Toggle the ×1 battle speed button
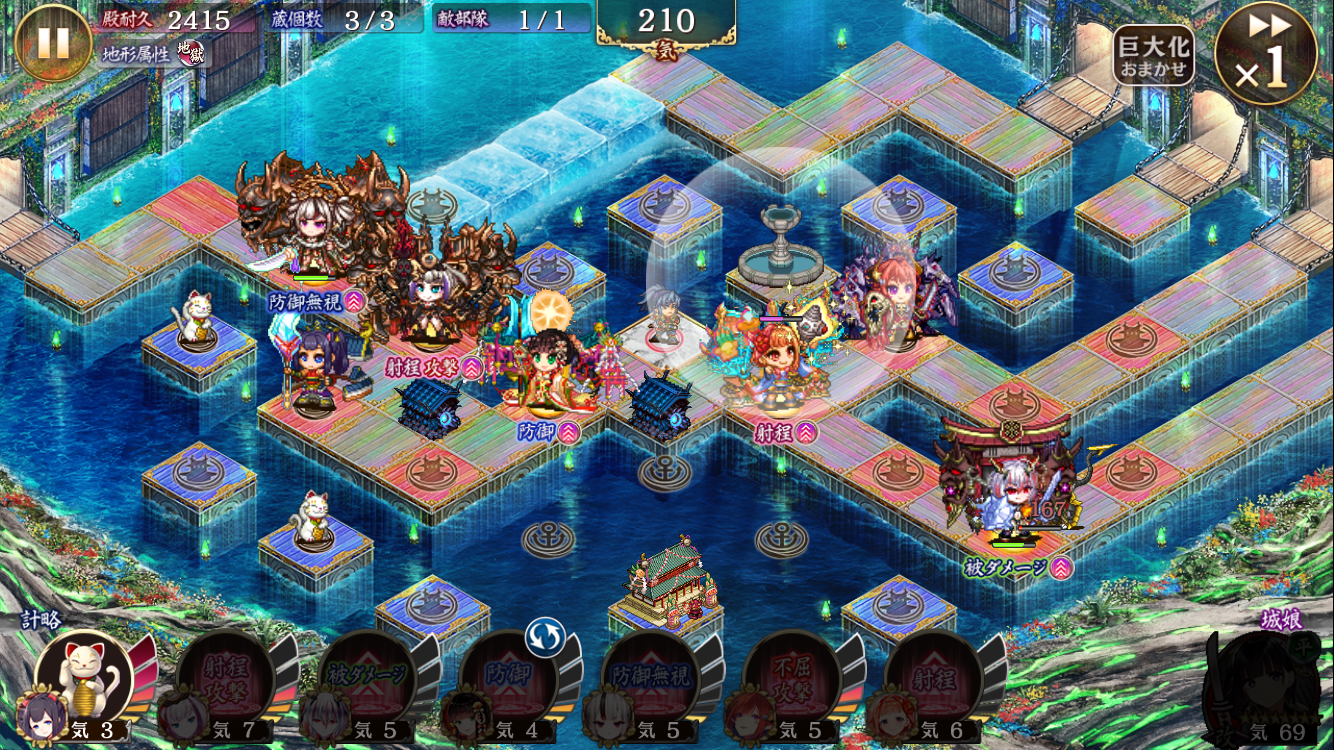The height and width of the screenshot is (750, 1334). pos(1265,54)
